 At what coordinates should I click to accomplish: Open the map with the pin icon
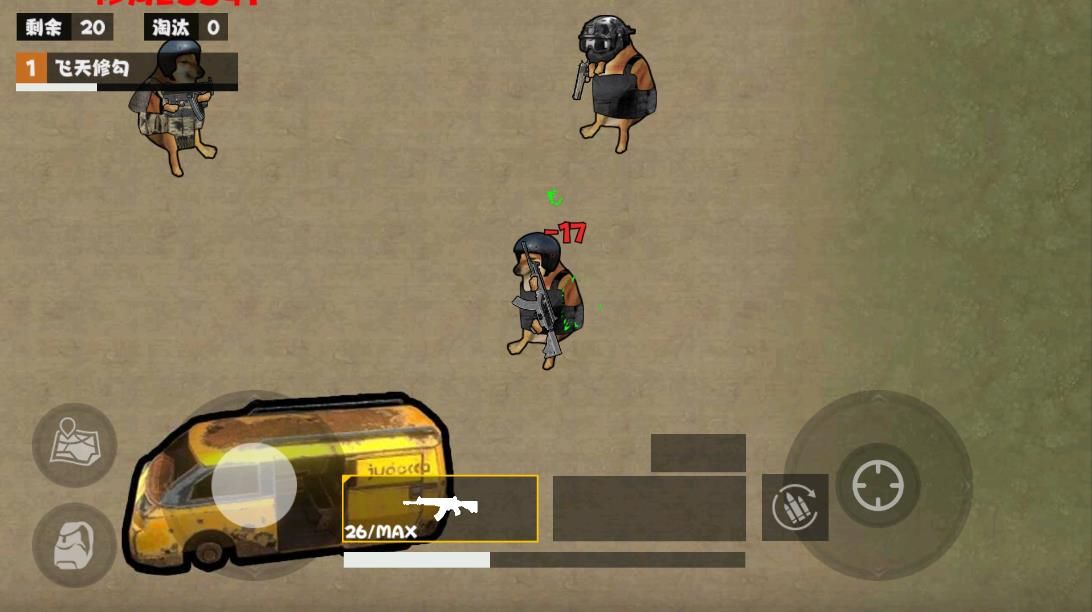pyautogui.click(x=74, y=445)
